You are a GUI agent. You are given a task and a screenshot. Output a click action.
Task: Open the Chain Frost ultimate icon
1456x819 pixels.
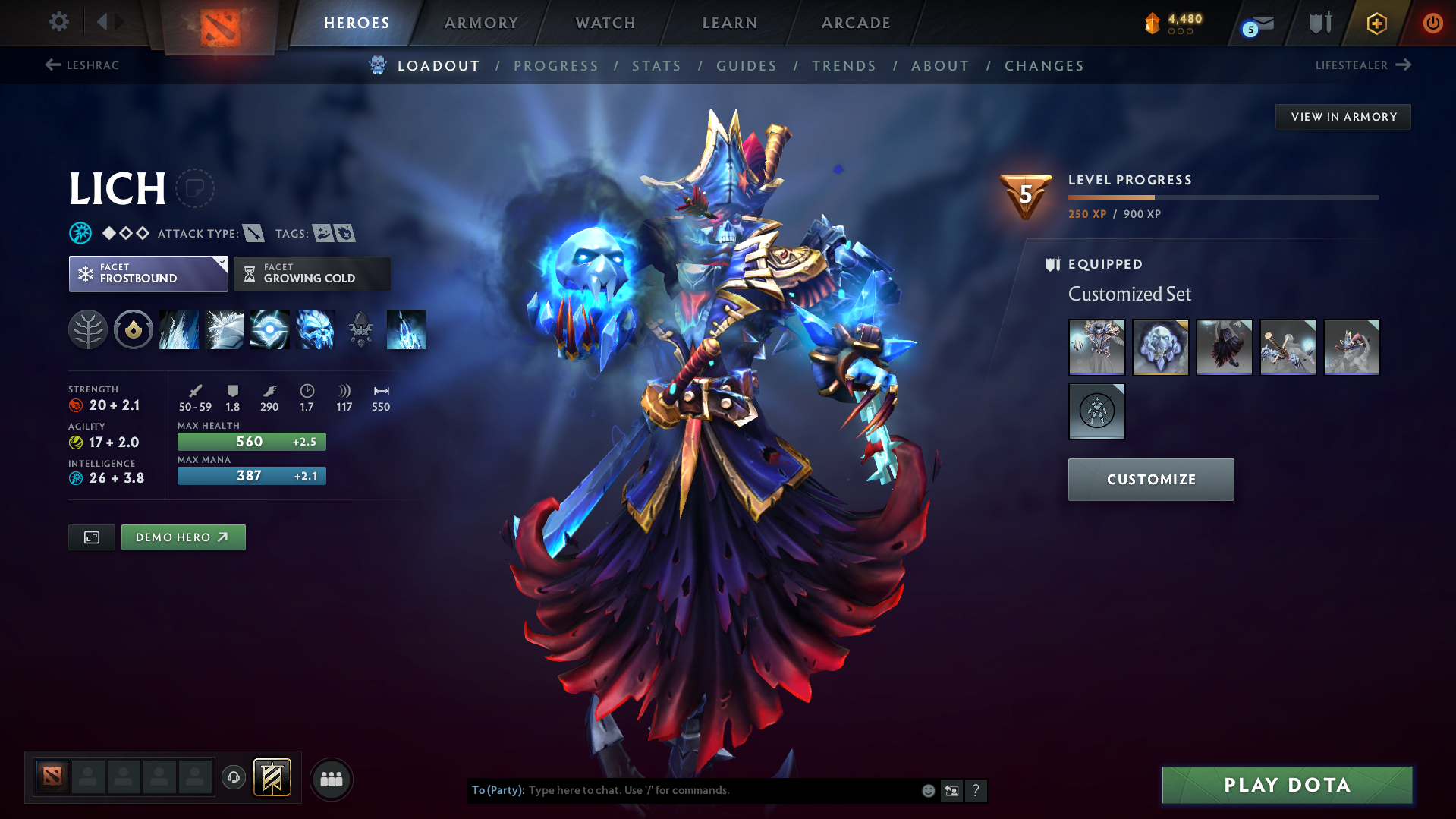pos(315,329)
